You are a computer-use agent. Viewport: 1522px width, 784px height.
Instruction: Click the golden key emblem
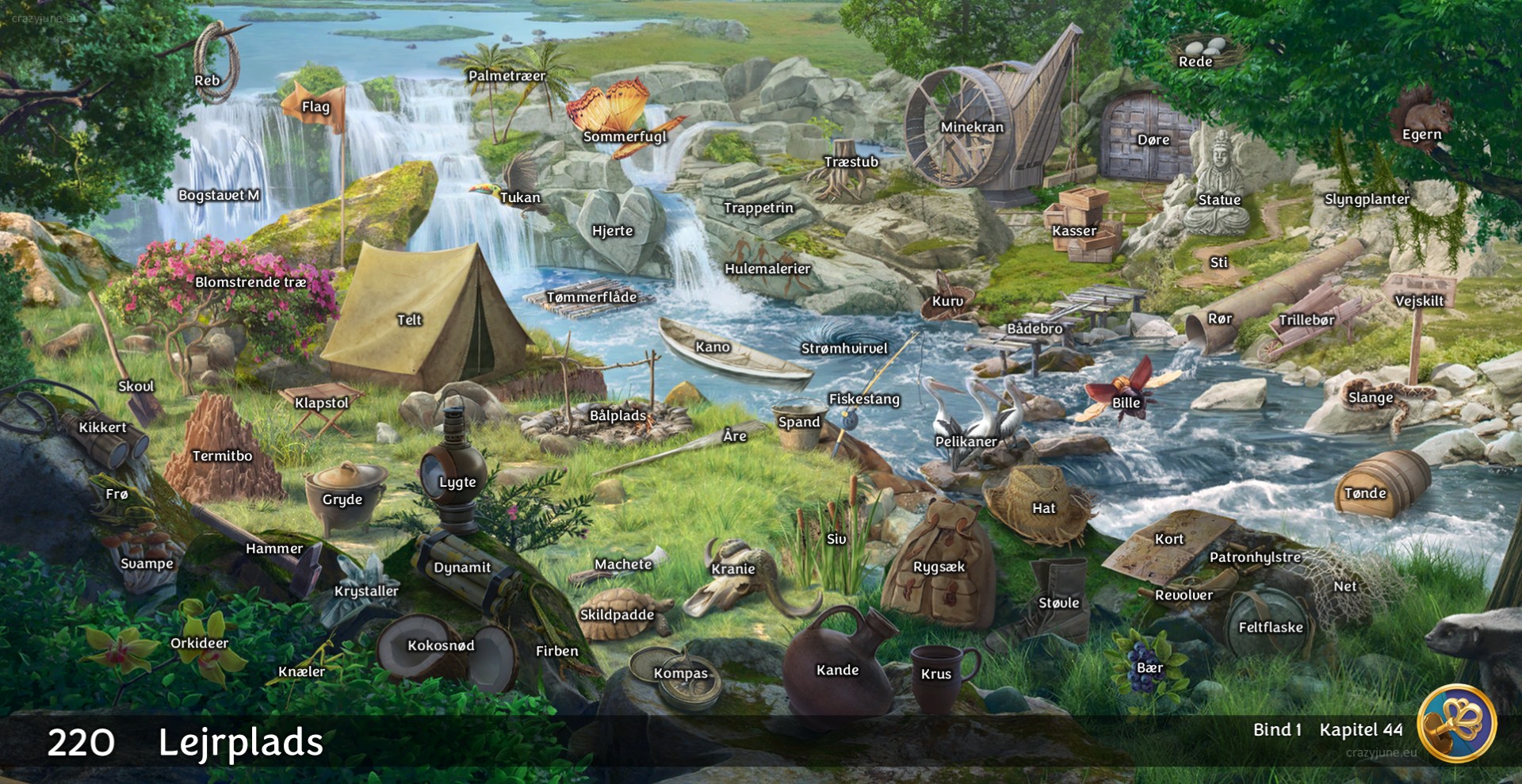point(1456,723)
